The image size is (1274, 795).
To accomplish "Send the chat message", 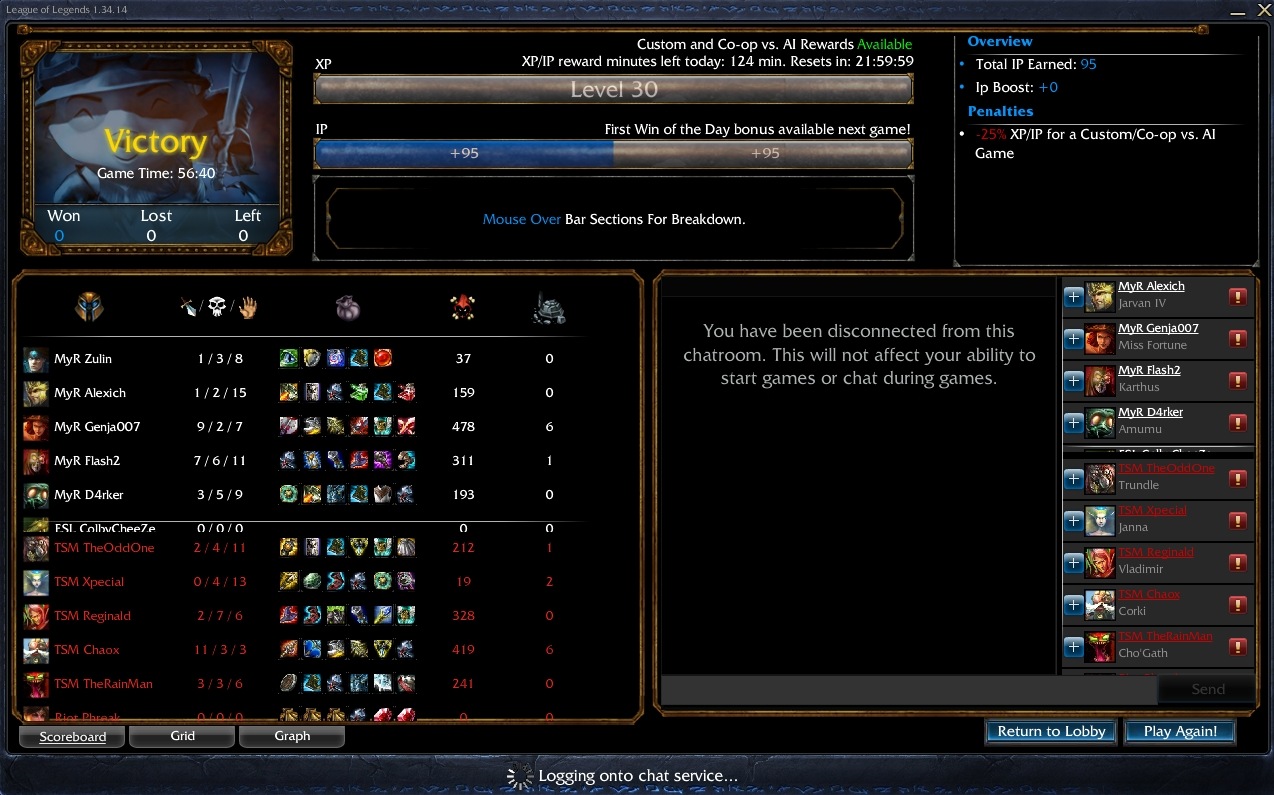I will (1207, 689).
